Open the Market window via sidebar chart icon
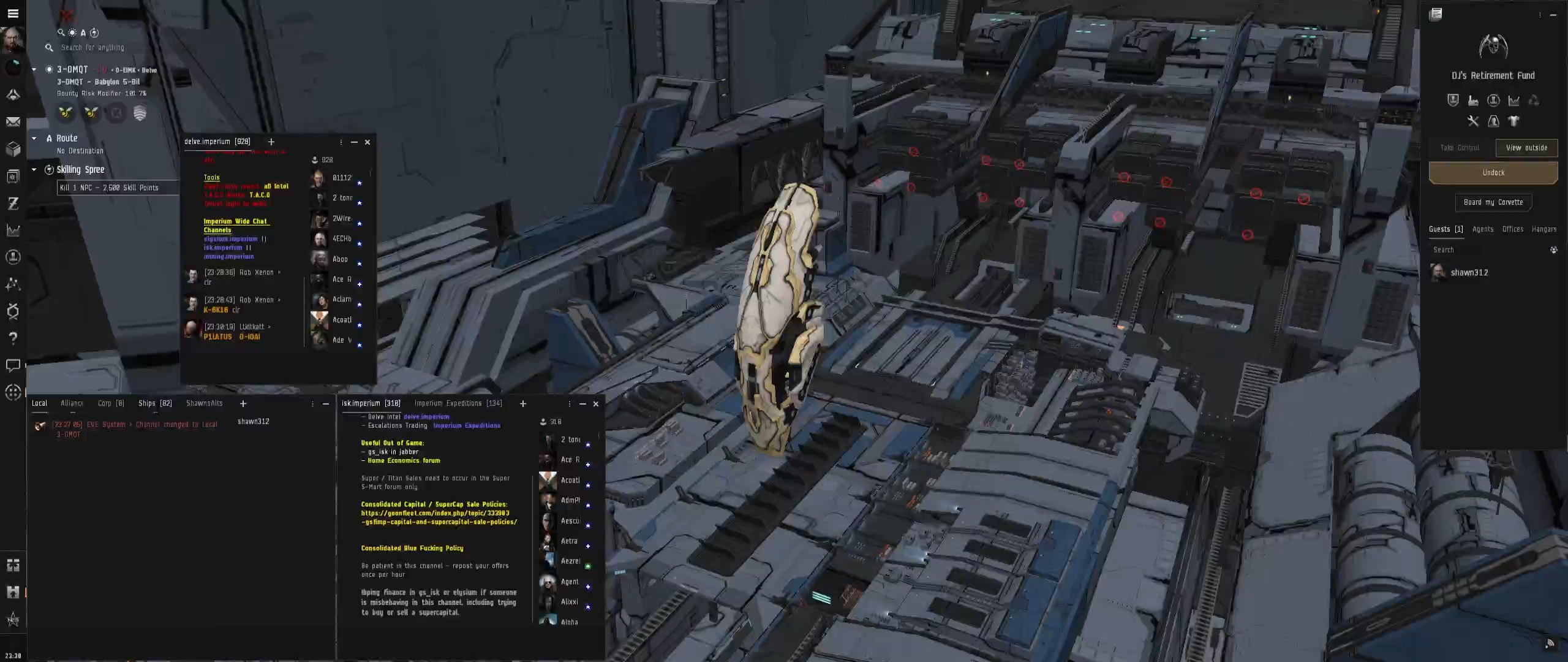 [13, 230]
